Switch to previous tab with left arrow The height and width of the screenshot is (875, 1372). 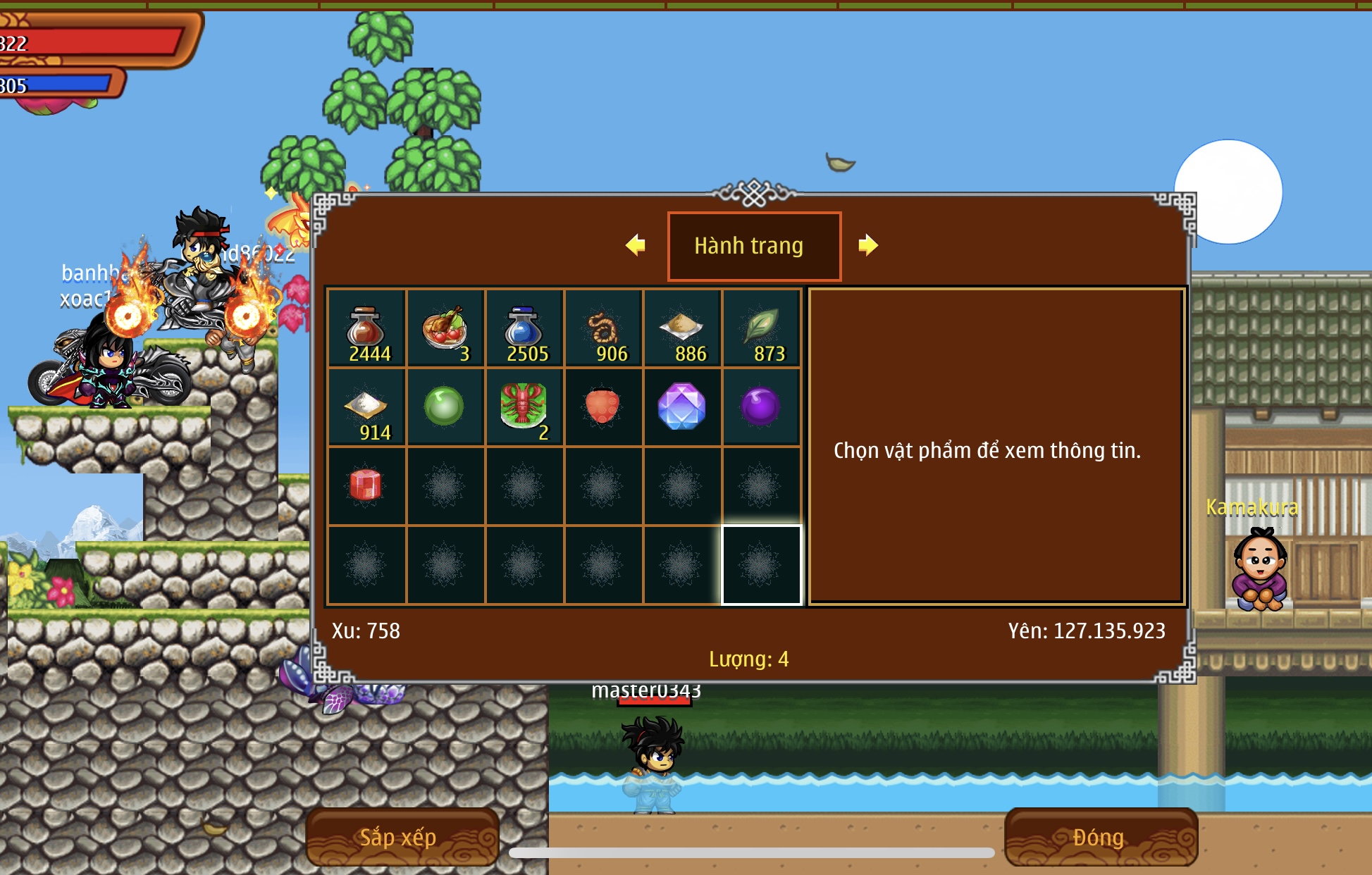[x=636, y=245]
